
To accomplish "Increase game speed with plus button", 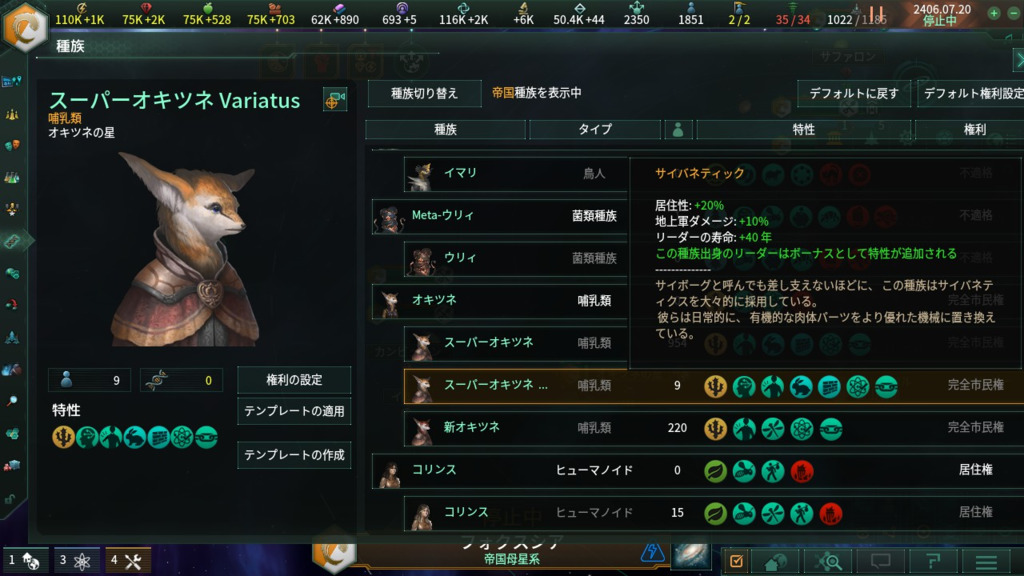I will coord(994,14).
